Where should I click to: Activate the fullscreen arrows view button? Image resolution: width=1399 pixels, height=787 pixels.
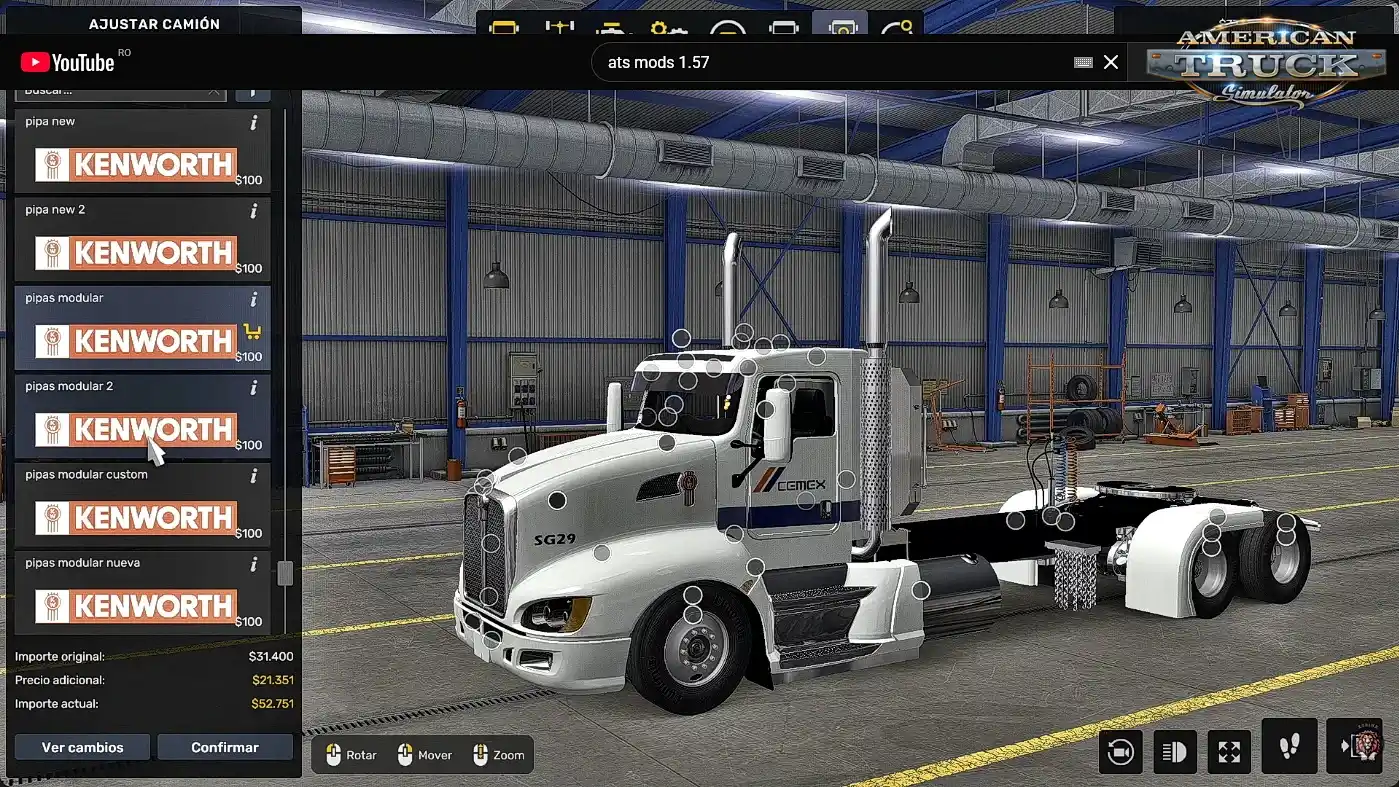click(x=1229, y=751)
